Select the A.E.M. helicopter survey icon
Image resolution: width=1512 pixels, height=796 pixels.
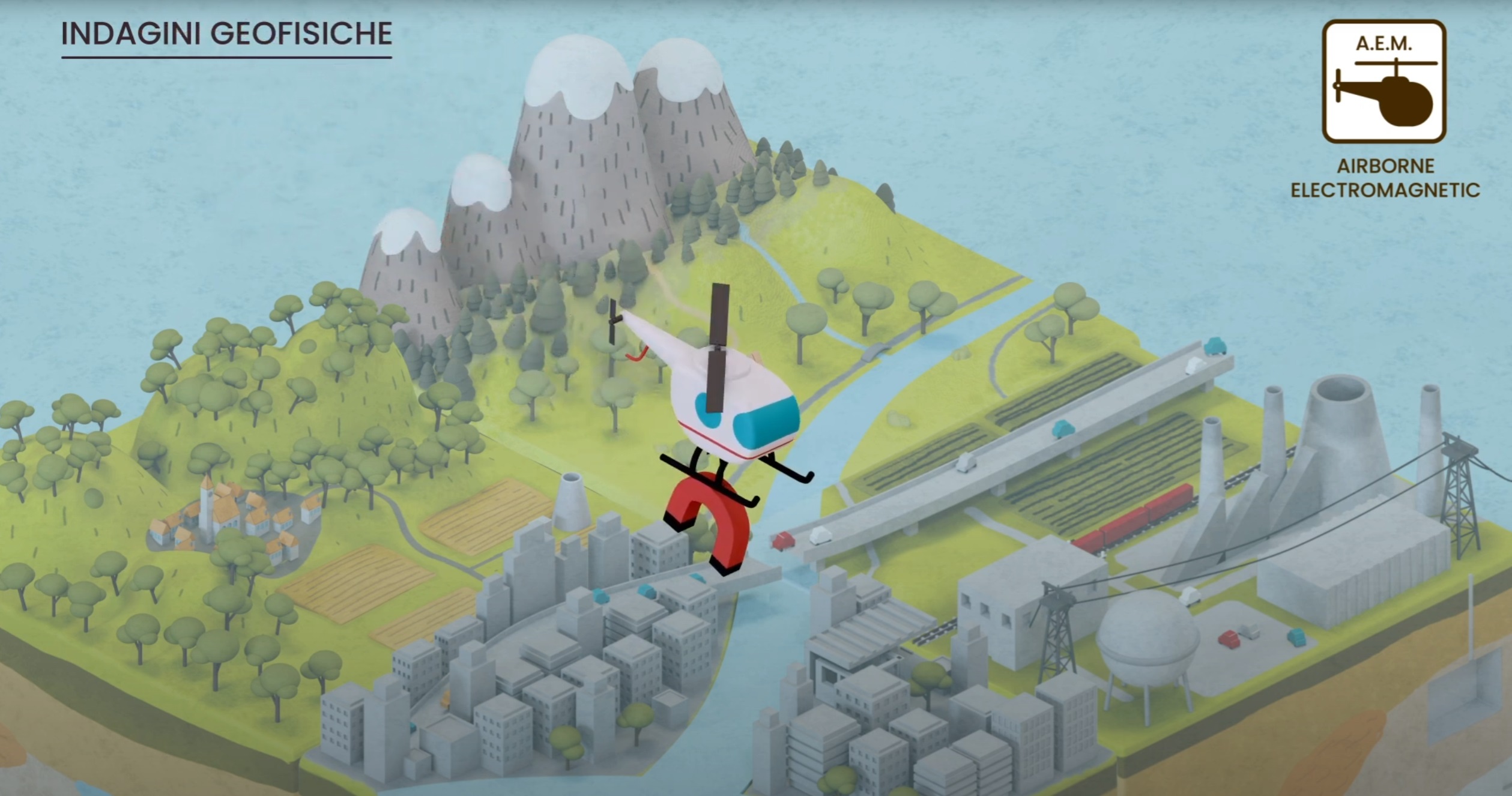tap(1383, 82)
